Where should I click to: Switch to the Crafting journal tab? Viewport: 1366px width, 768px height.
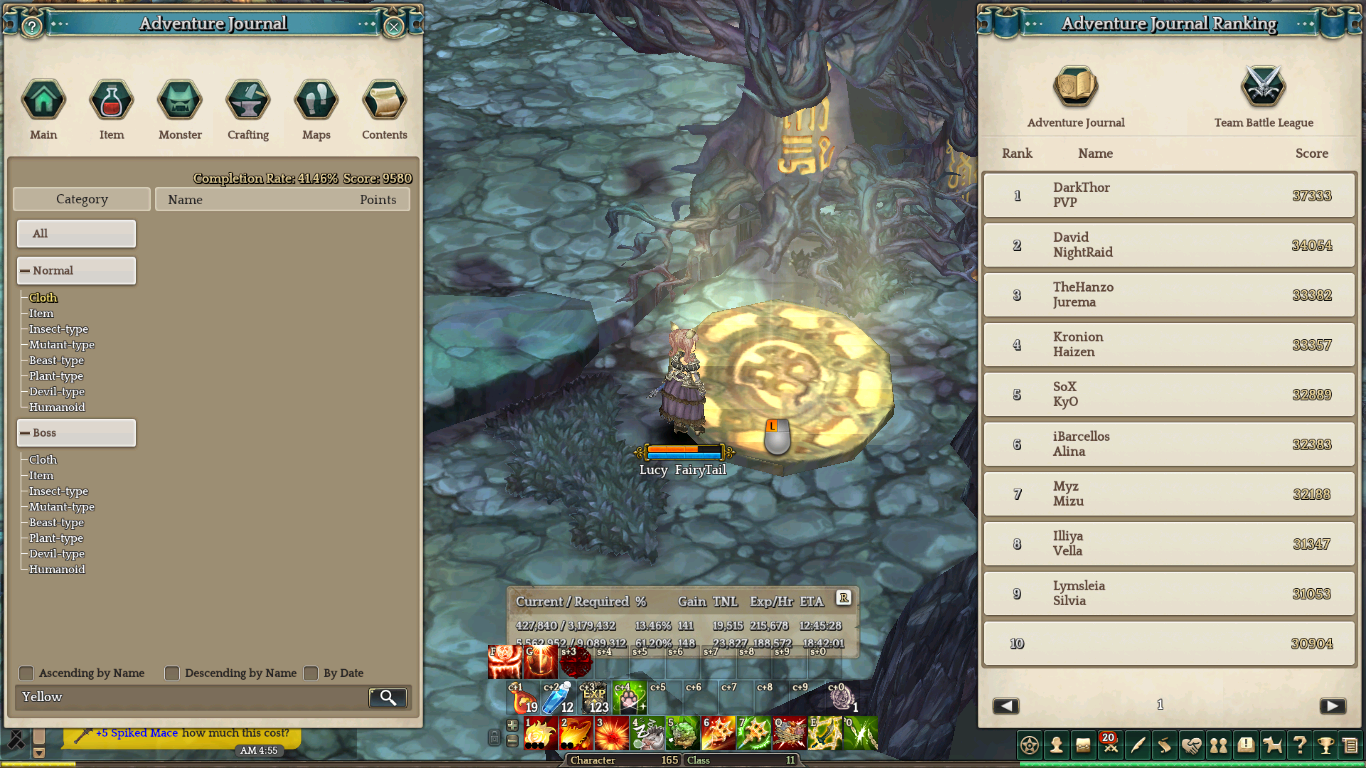tap(248, 100)
